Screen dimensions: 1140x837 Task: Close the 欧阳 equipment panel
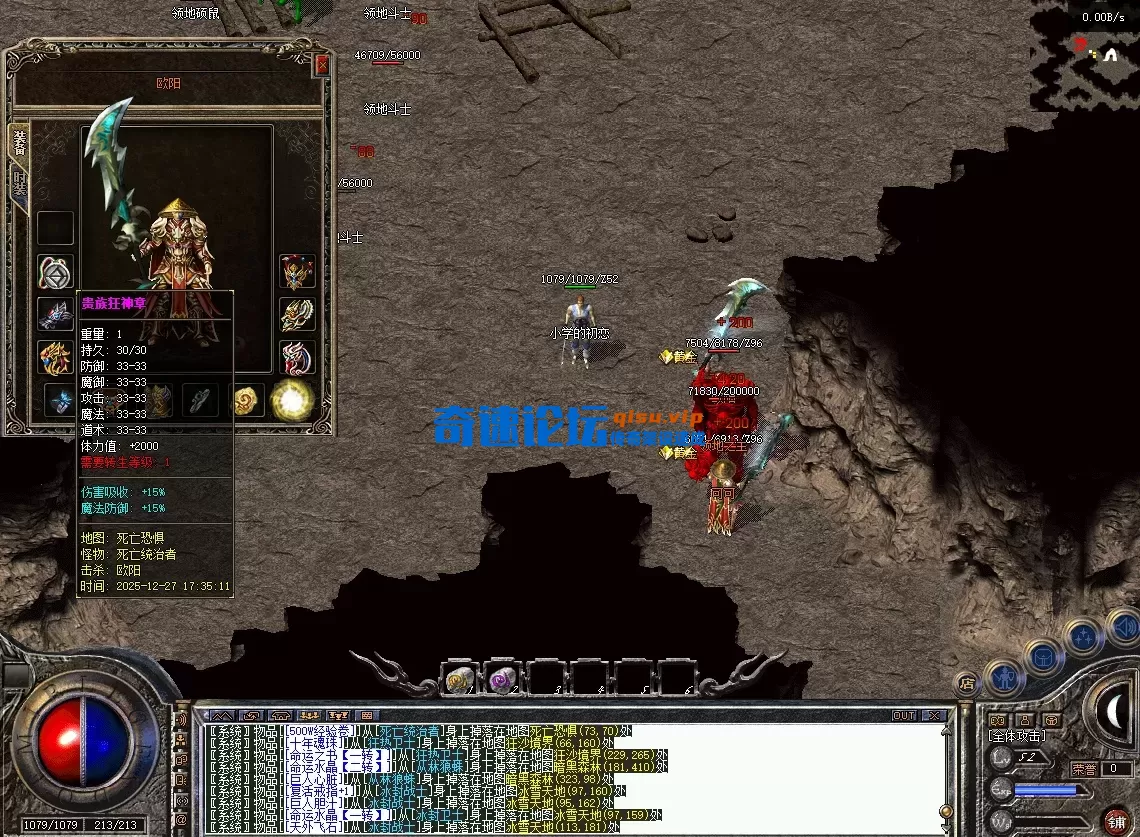(x=322, y=65)
